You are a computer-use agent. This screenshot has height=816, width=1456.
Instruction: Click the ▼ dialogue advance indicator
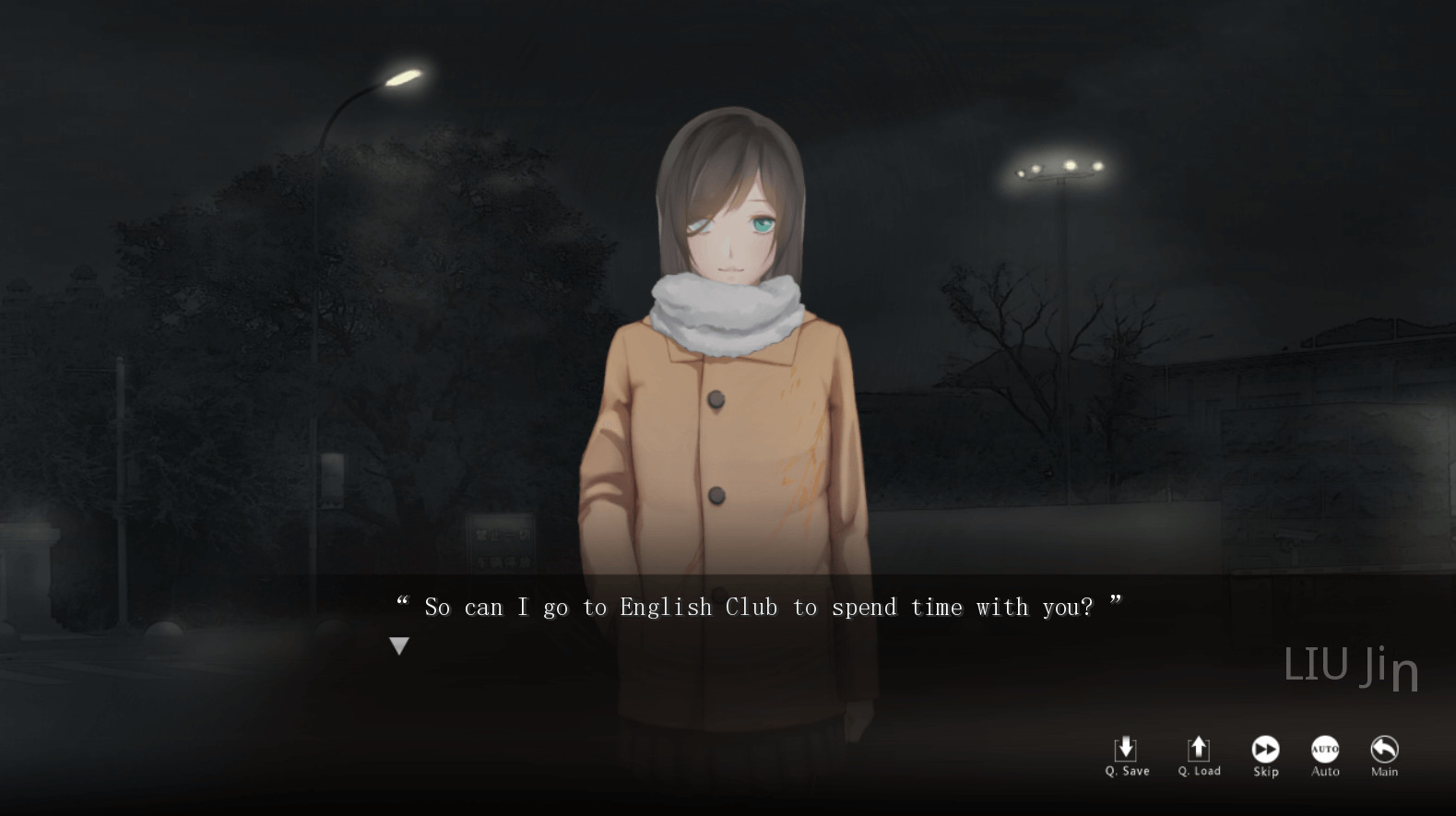398,645
